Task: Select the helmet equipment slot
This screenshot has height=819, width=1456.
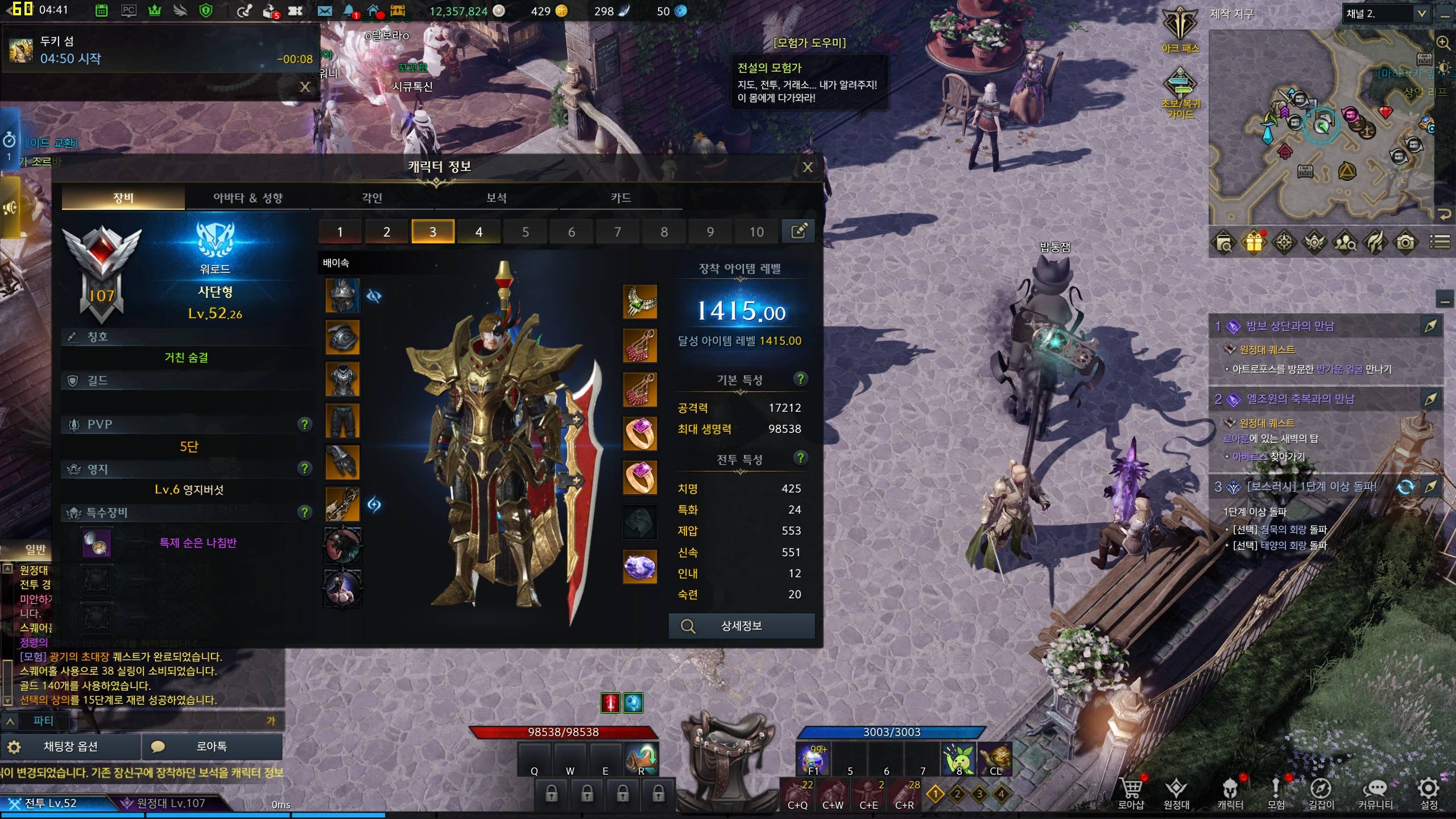Action: (342, 295)
